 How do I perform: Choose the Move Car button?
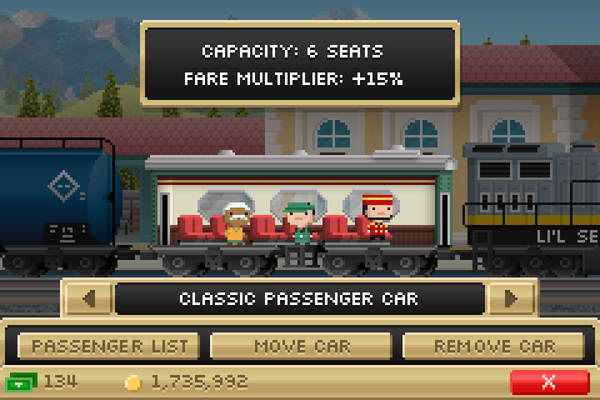tap(301, 347)
